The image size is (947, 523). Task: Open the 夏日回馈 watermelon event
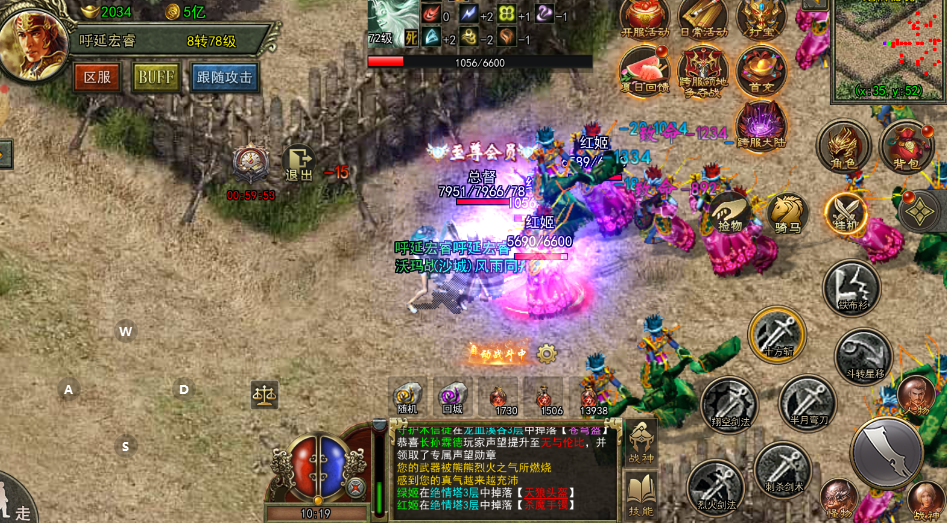tap(643, 70)
